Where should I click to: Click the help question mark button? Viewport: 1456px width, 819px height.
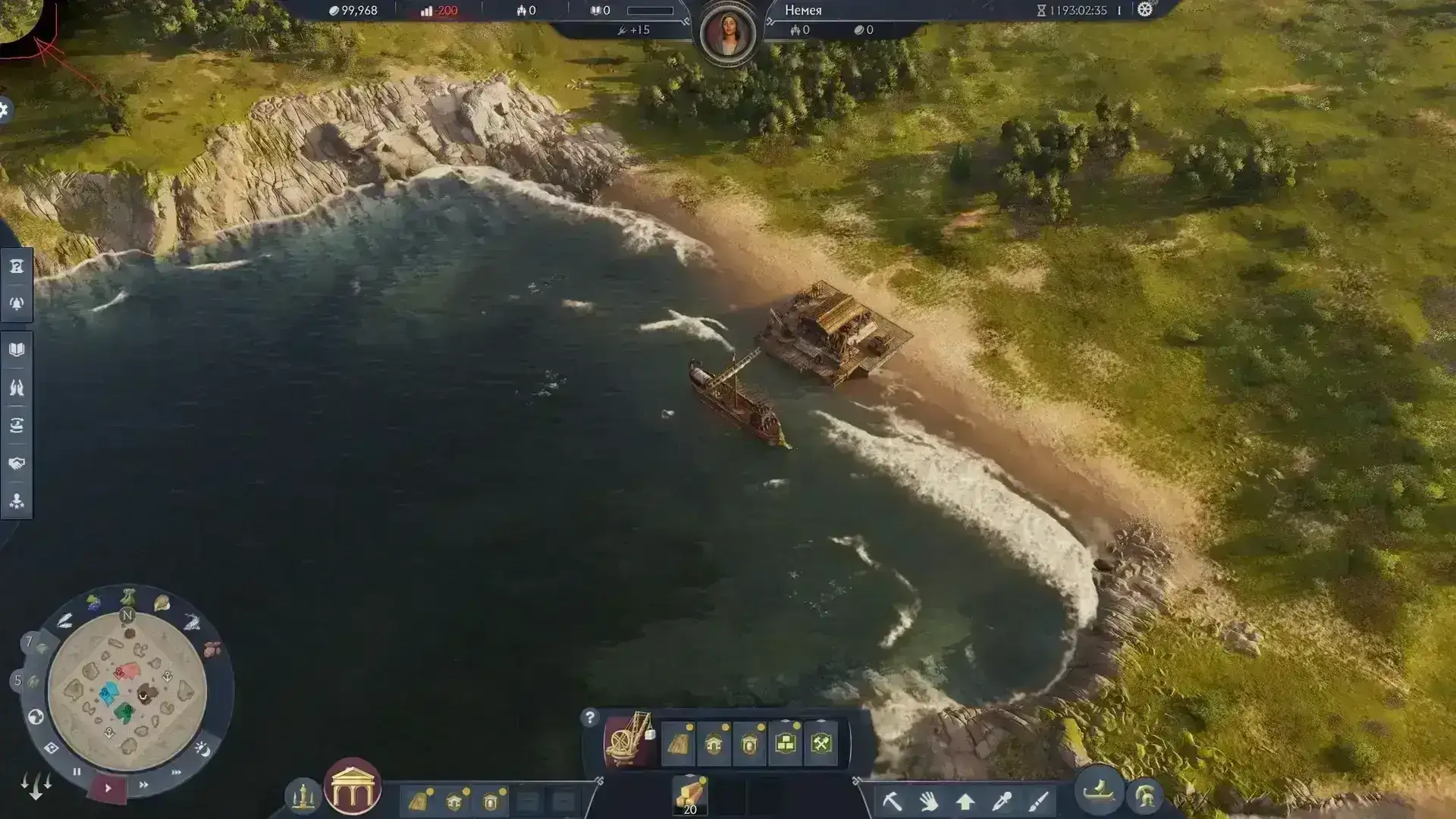590,717
